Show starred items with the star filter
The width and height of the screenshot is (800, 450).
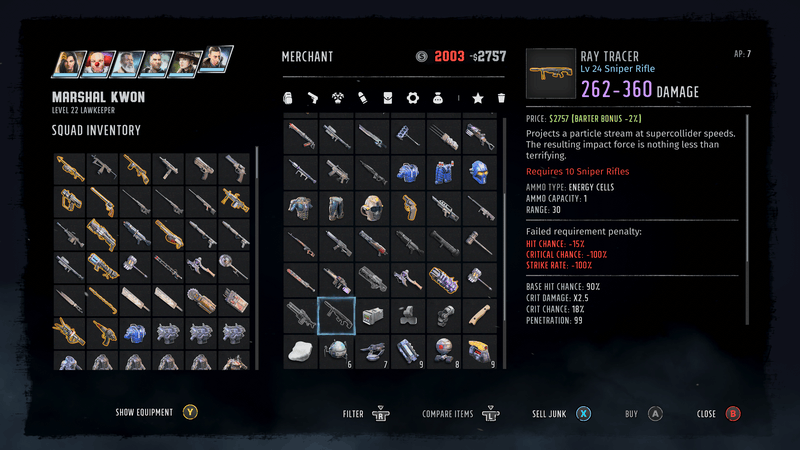[478, 99]
